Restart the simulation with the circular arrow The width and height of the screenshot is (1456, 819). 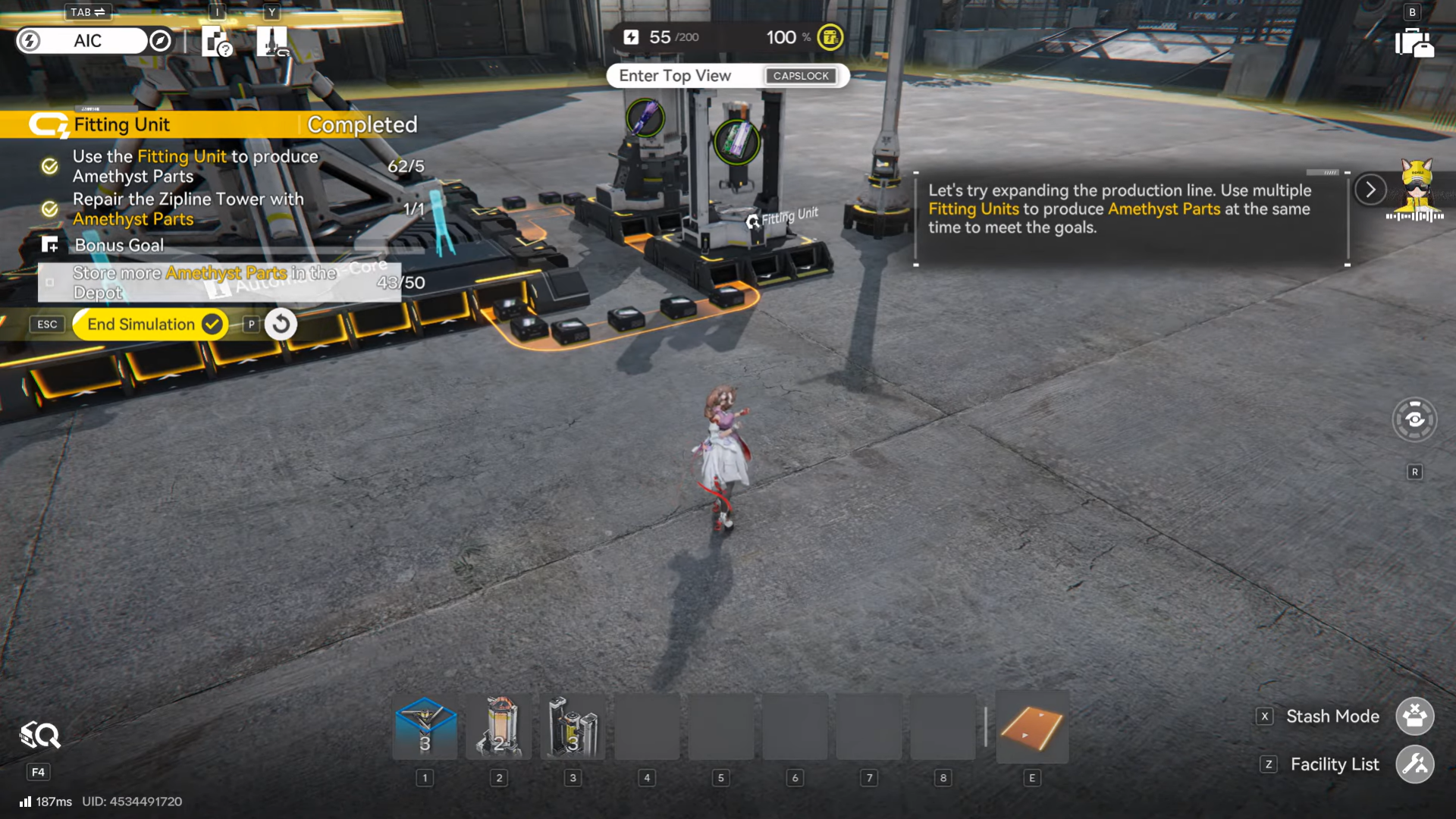pos(281,325)
